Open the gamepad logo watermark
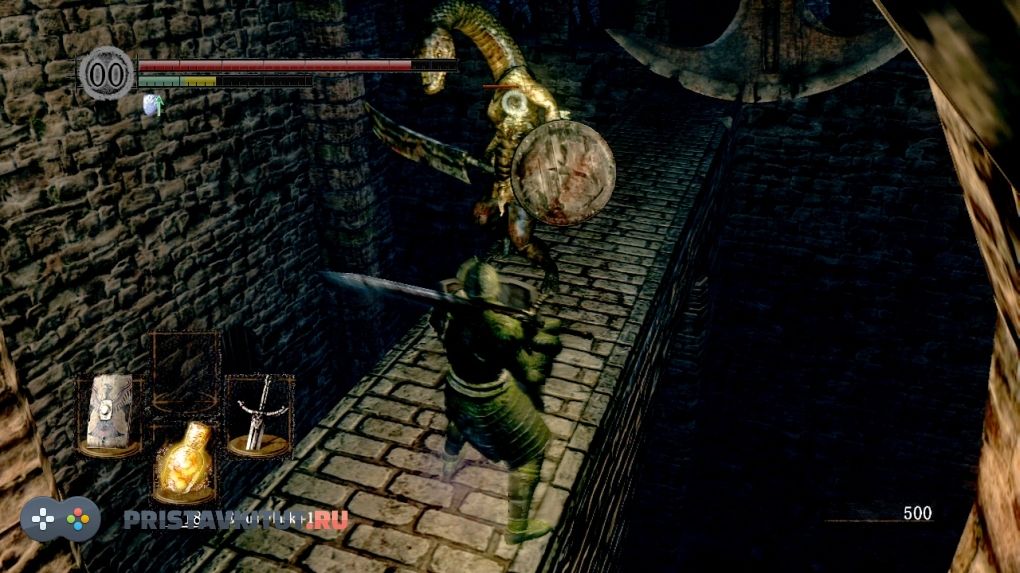Image resolution: width=1020 pixels, height=573 pixels. (x=61, y=519)
